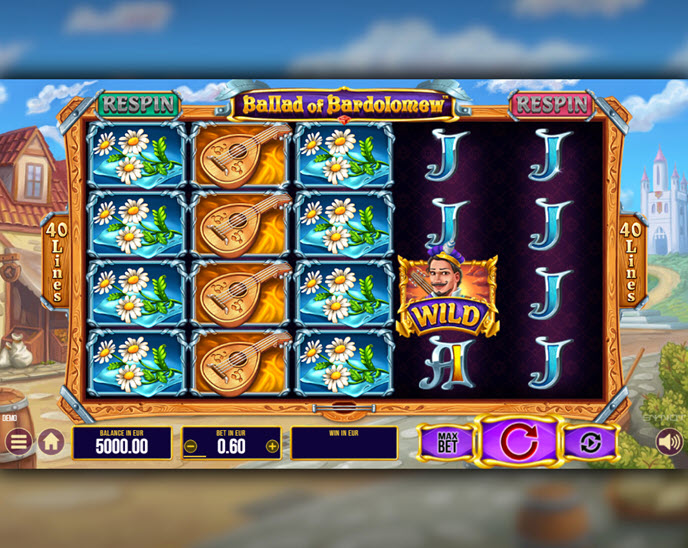
Task: Open the autoplay options
Action: (590, 442)
